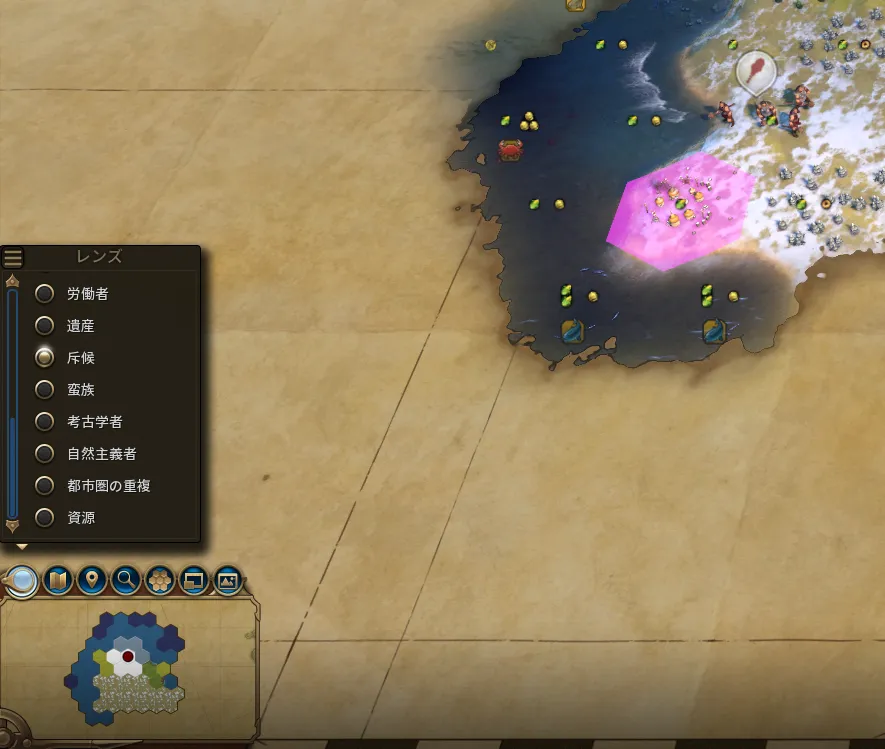Viewport: 885px width, 749px height.
Task: Activate the 考古学者 lens
Action: click(45, 422)
